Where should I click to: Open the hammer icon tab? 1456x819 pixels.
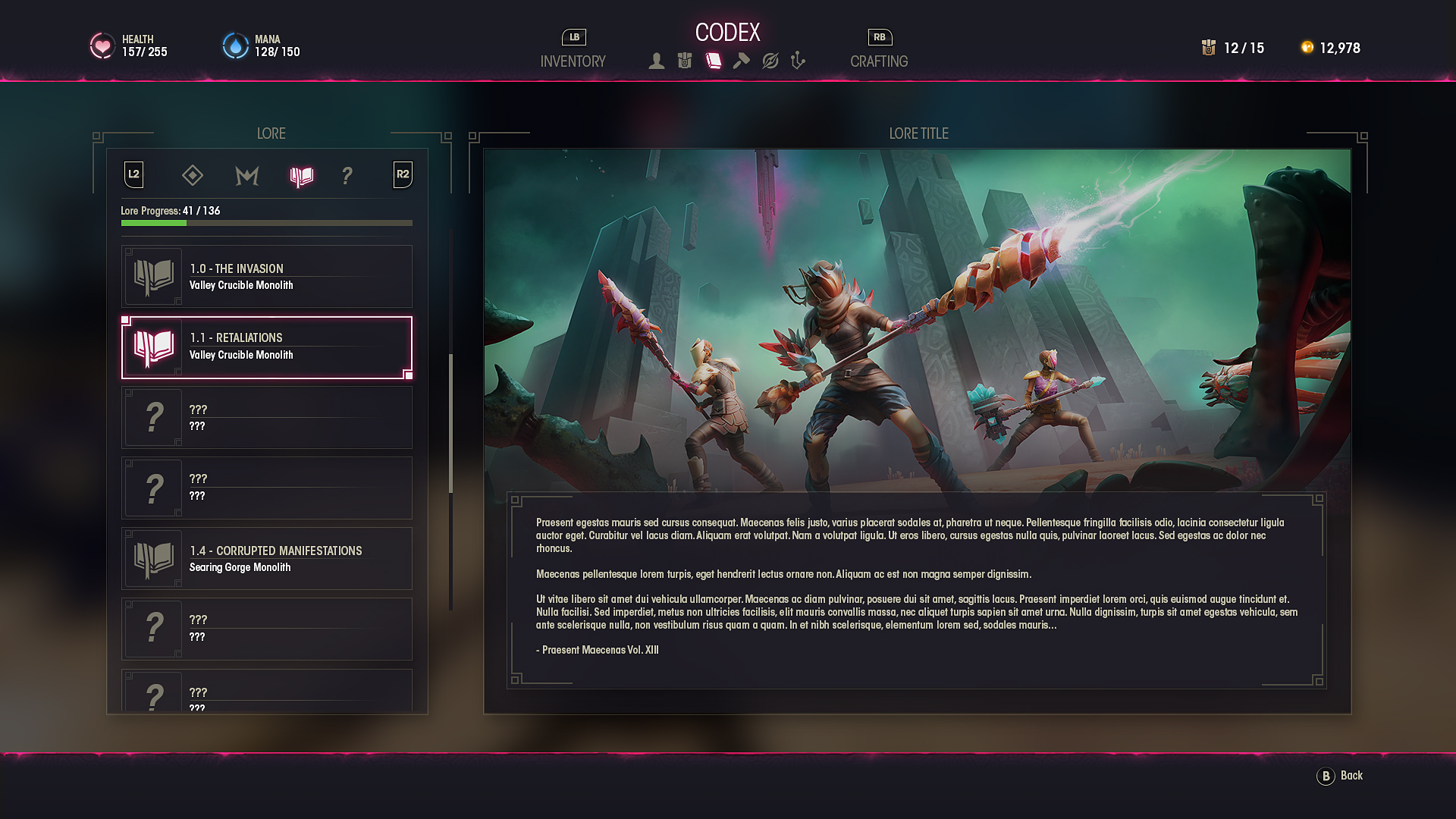(742, 61)
